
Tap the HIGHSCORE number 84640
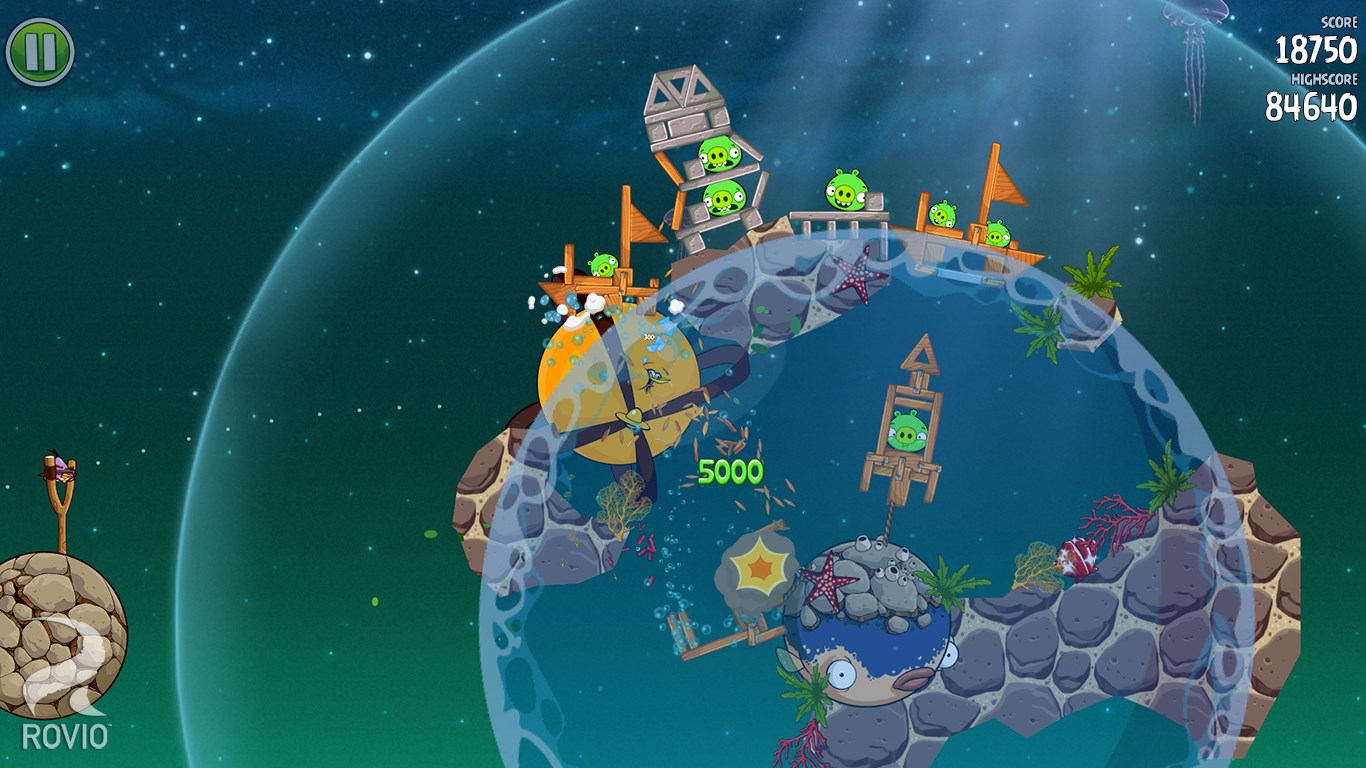coord(1315,103)
